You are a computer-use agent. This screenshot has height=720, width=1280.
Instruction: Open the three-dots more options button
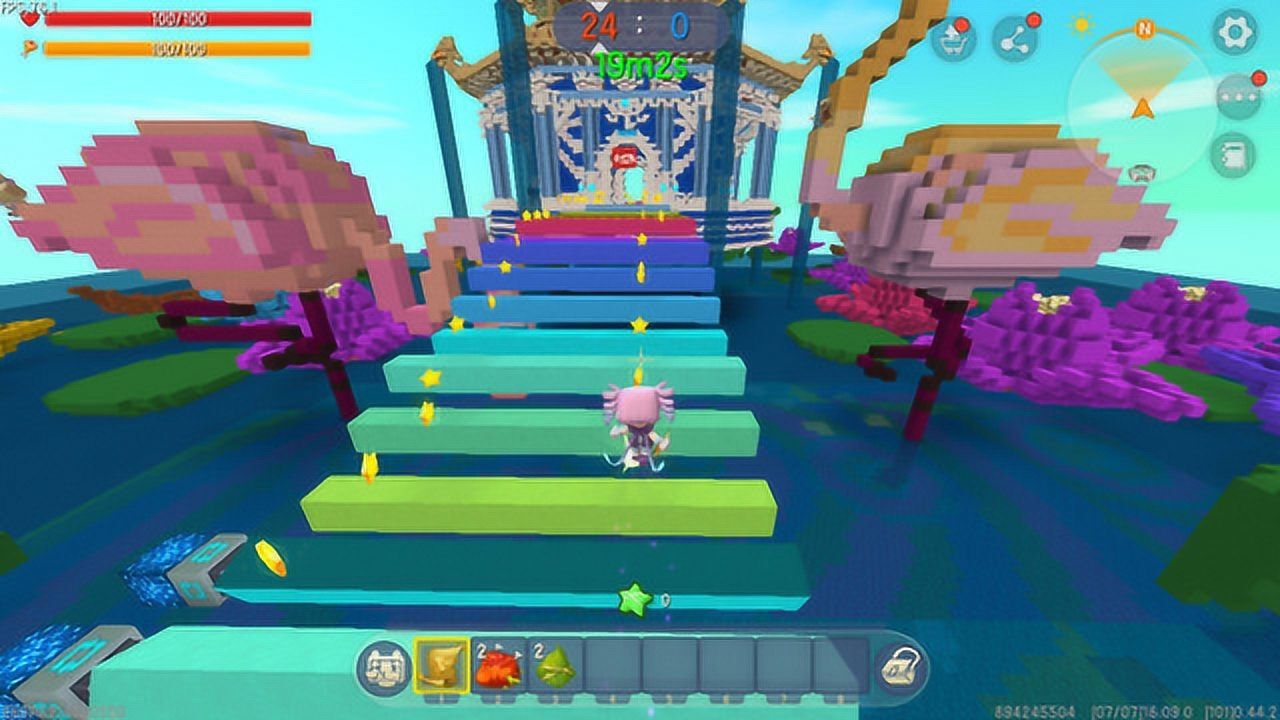(1236, 97)
